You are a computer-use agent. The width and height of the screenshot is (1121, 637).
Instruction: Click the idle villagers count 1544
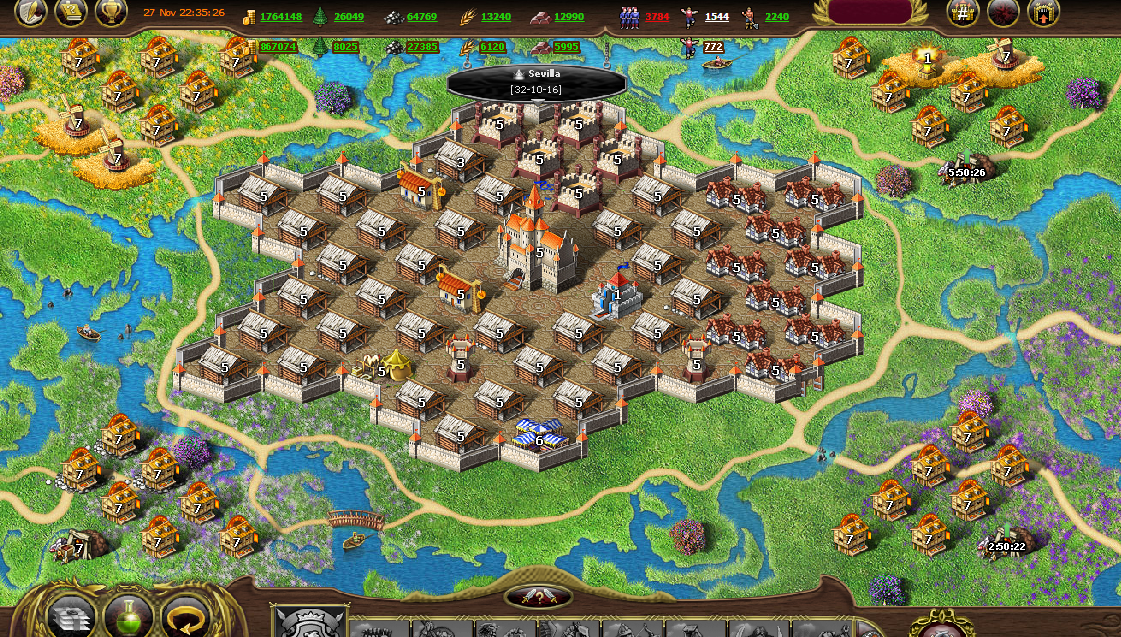point(716,17)
